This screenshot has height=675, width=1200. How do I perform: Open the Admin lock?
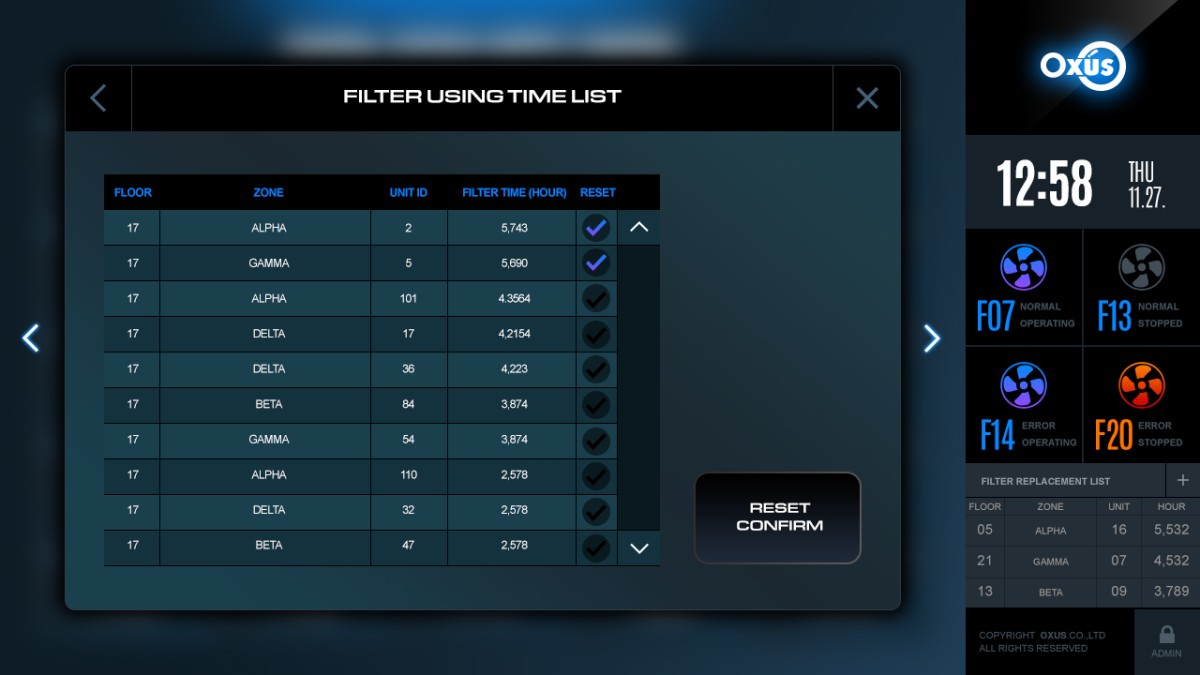[1166, 641]
